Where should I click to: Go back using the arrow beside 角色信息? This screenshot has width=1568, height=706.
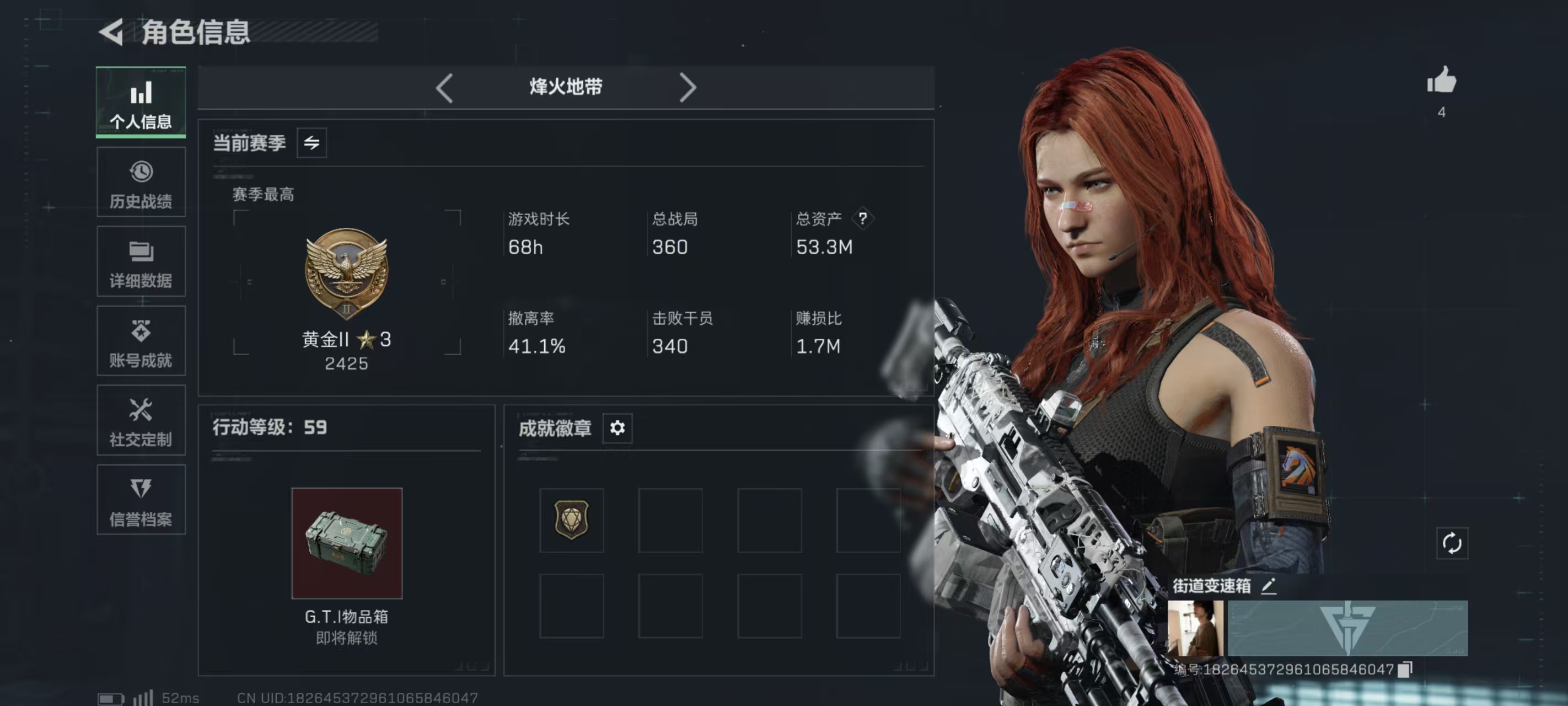tap(112, 31)
